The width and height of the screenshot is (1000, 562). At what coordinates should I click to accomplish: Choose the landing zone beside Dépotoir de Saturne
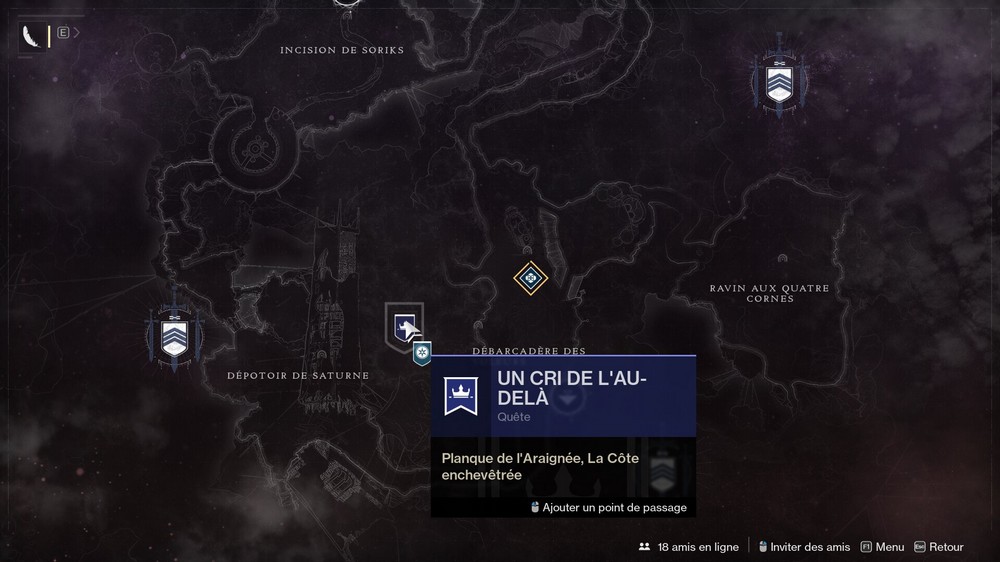pyautogui.click(x=174, y=334)
